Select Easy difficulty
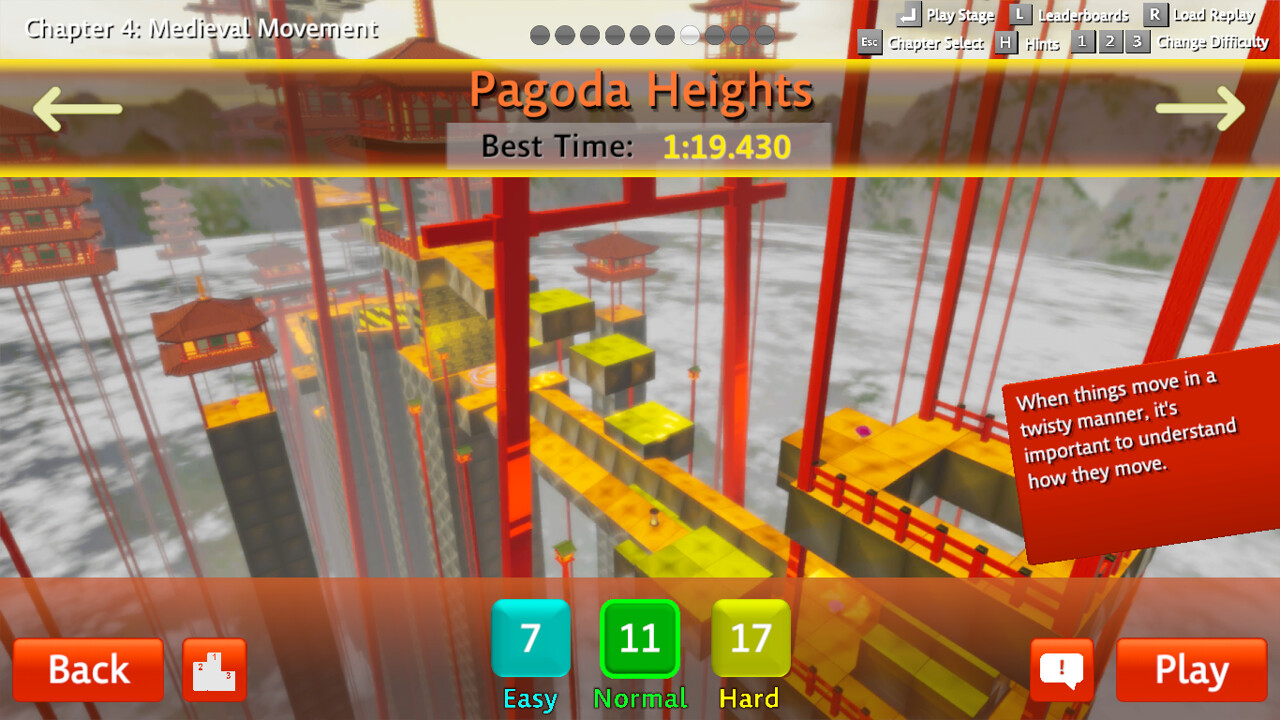 [x=529, y=637]
